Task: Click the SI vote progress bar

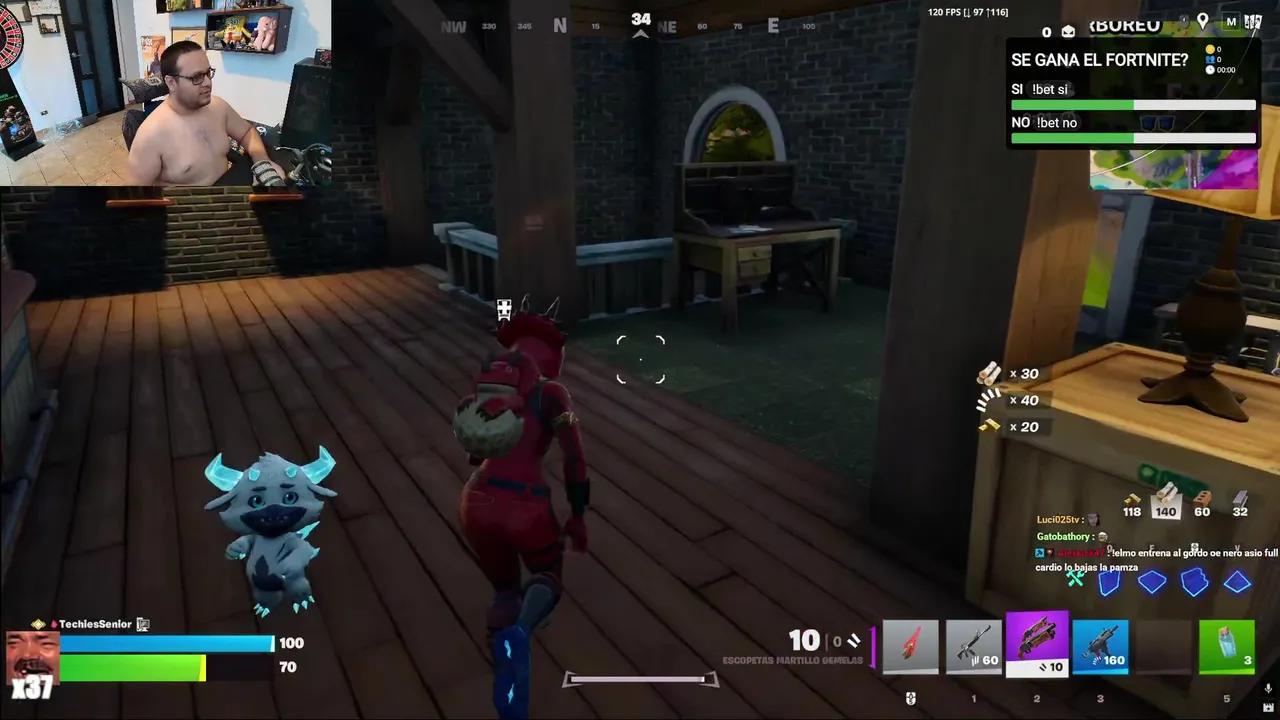Action: tap(1133, 104)
